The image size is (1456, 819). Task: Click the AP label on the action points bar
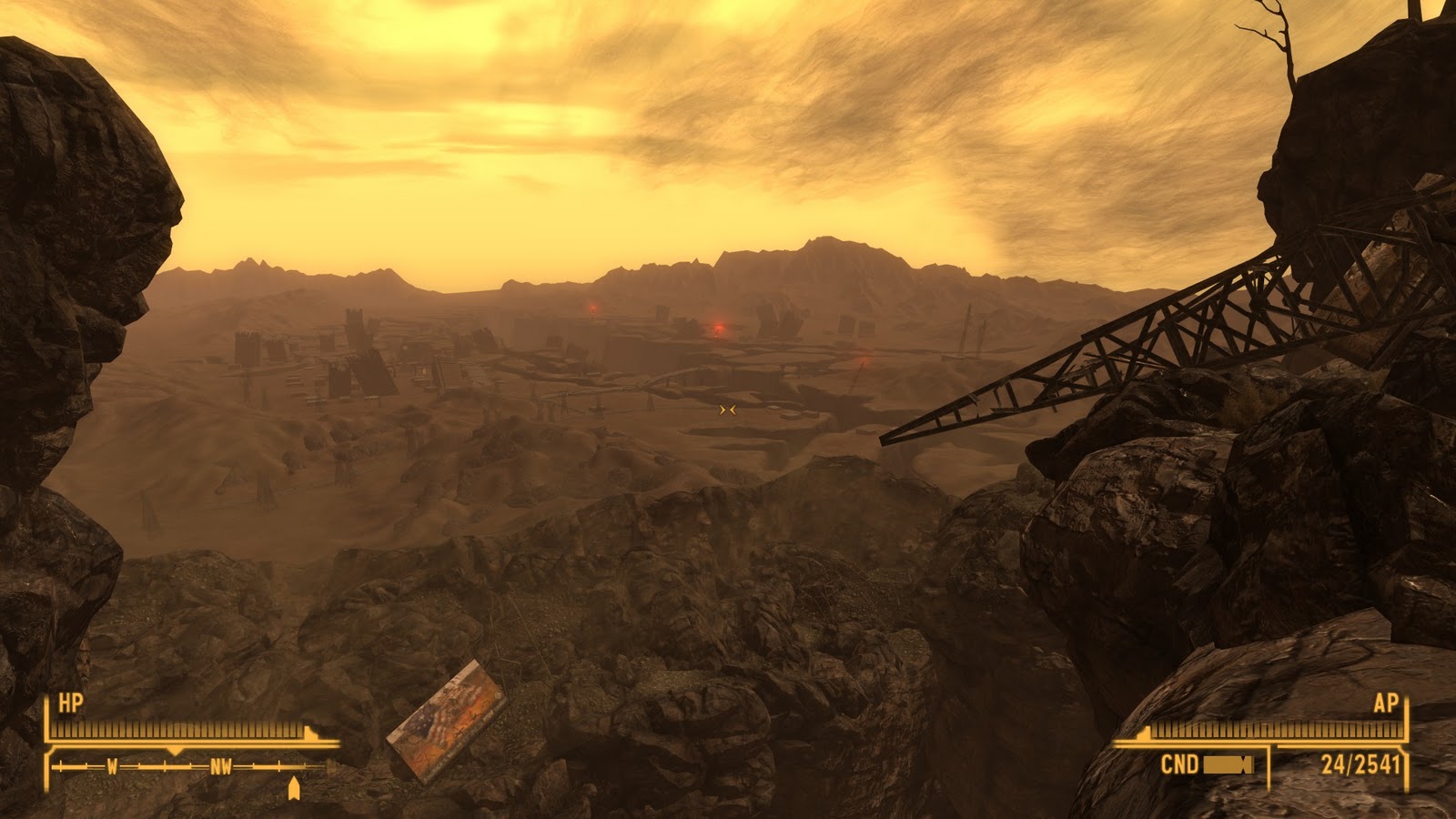(x=1385, y=704)
